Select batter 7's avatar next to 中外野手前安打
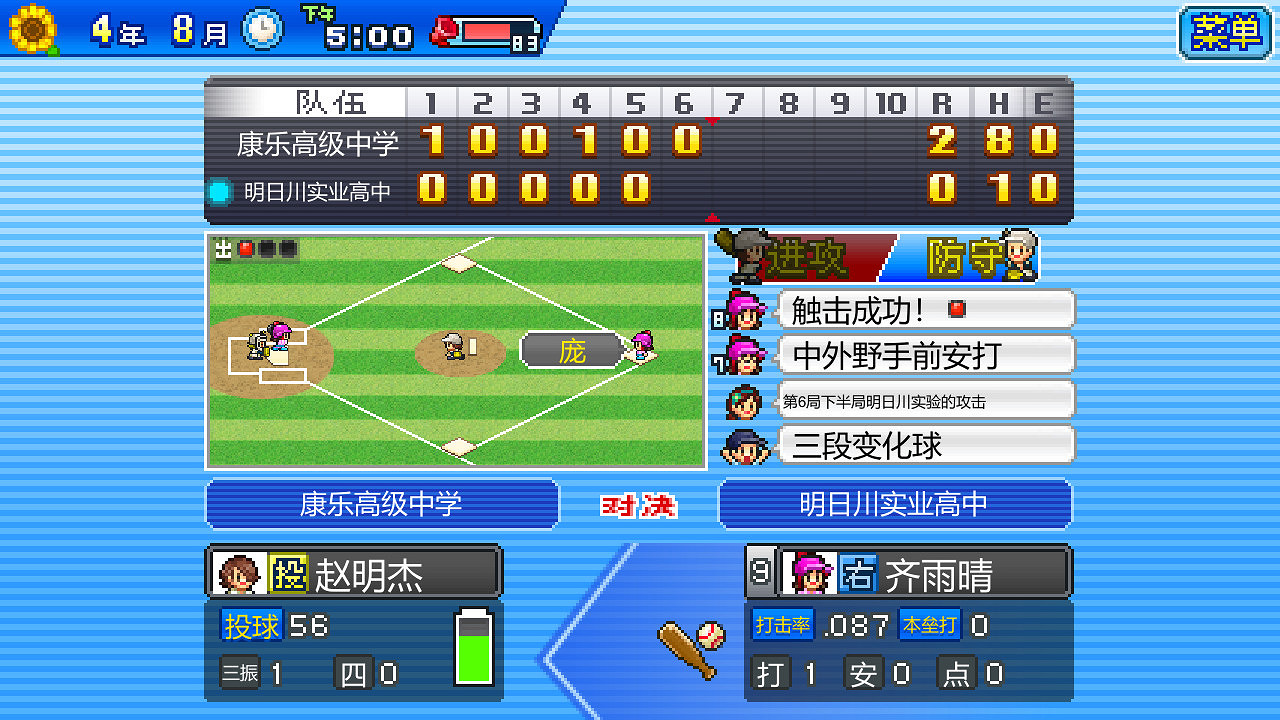This screenshot has height=720, width=1280. [x=746, y=356]
